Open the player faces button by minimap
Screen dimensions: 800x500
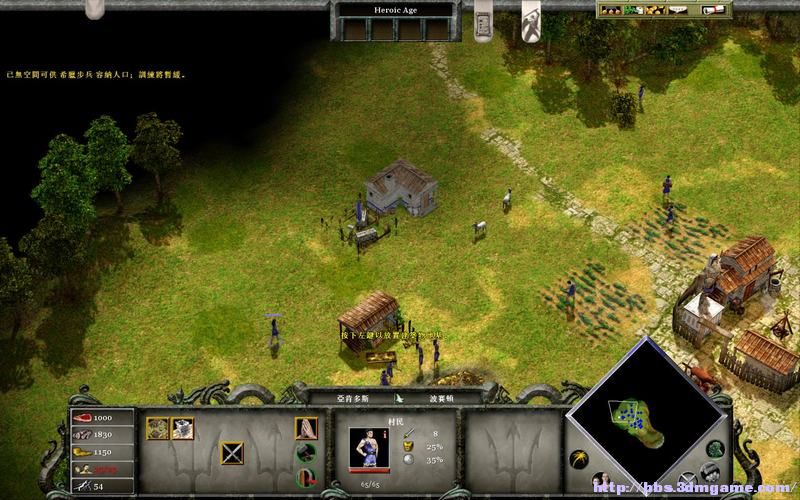(602, 480)
